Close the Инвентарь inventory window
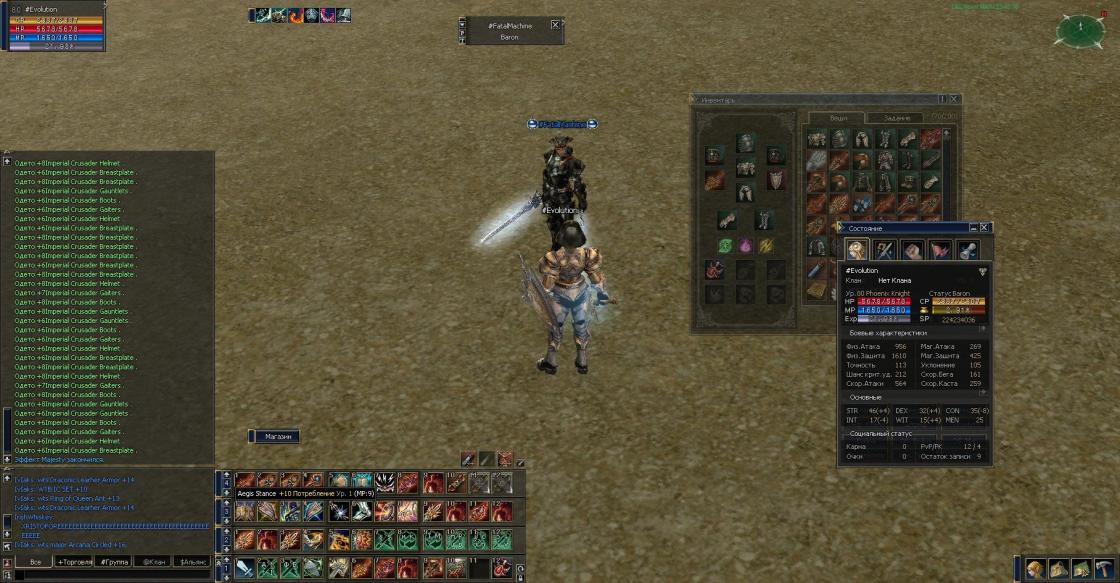1120x583 pixels. pos(955,100)
